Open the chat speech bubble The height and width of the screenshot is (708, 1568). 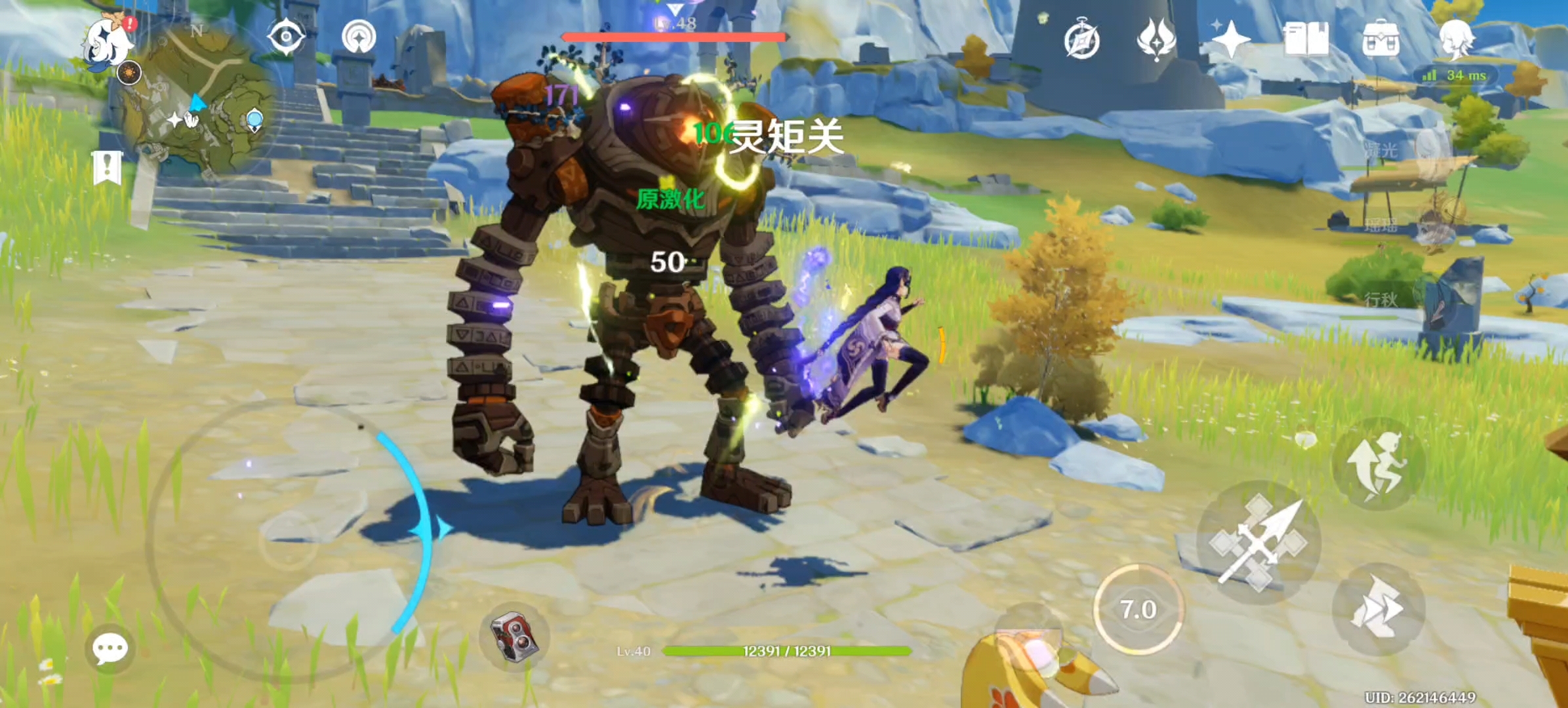point(110,649)
